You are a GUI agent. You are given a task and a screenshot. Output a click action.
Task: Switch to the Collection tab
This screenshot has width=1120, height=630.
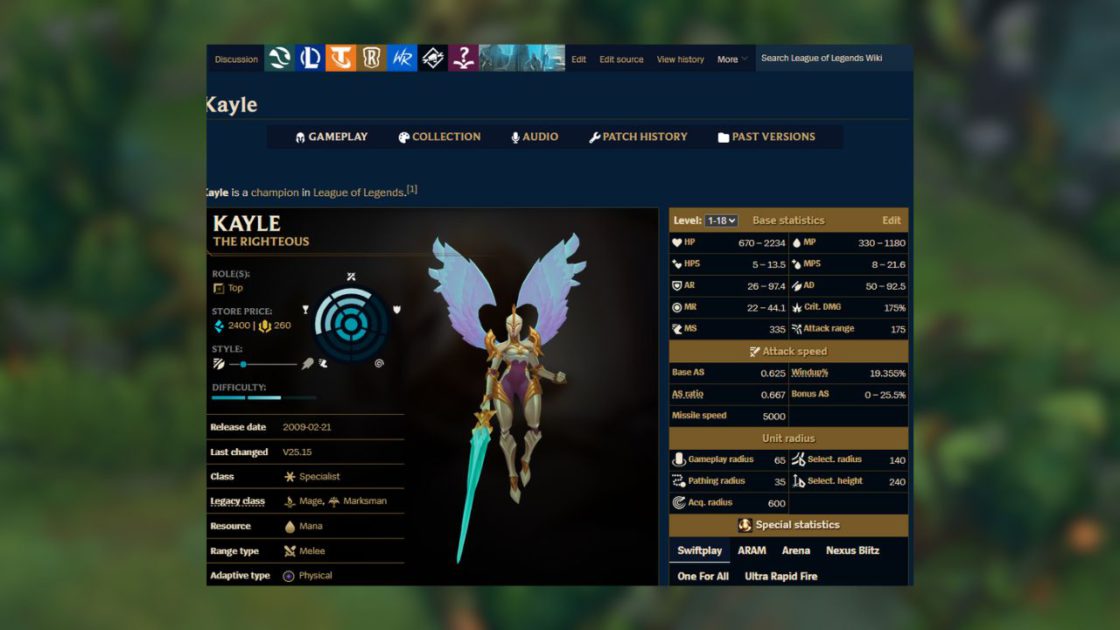pos(439,137)
